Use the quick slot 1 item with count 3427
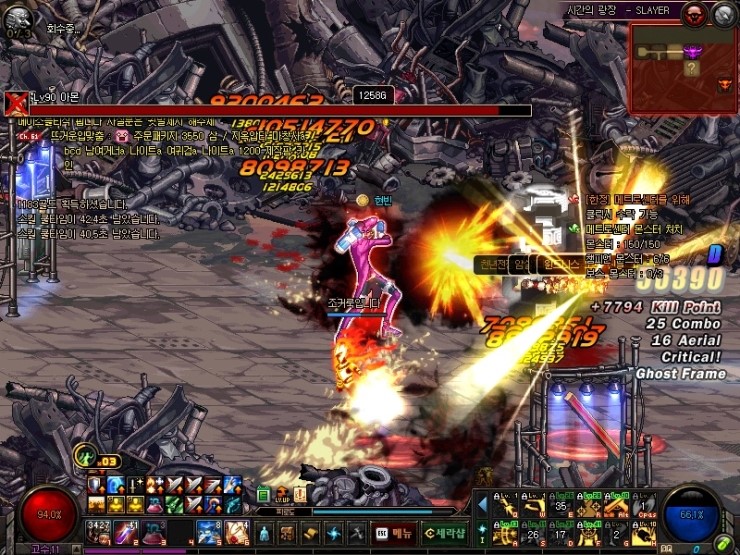 97,531
